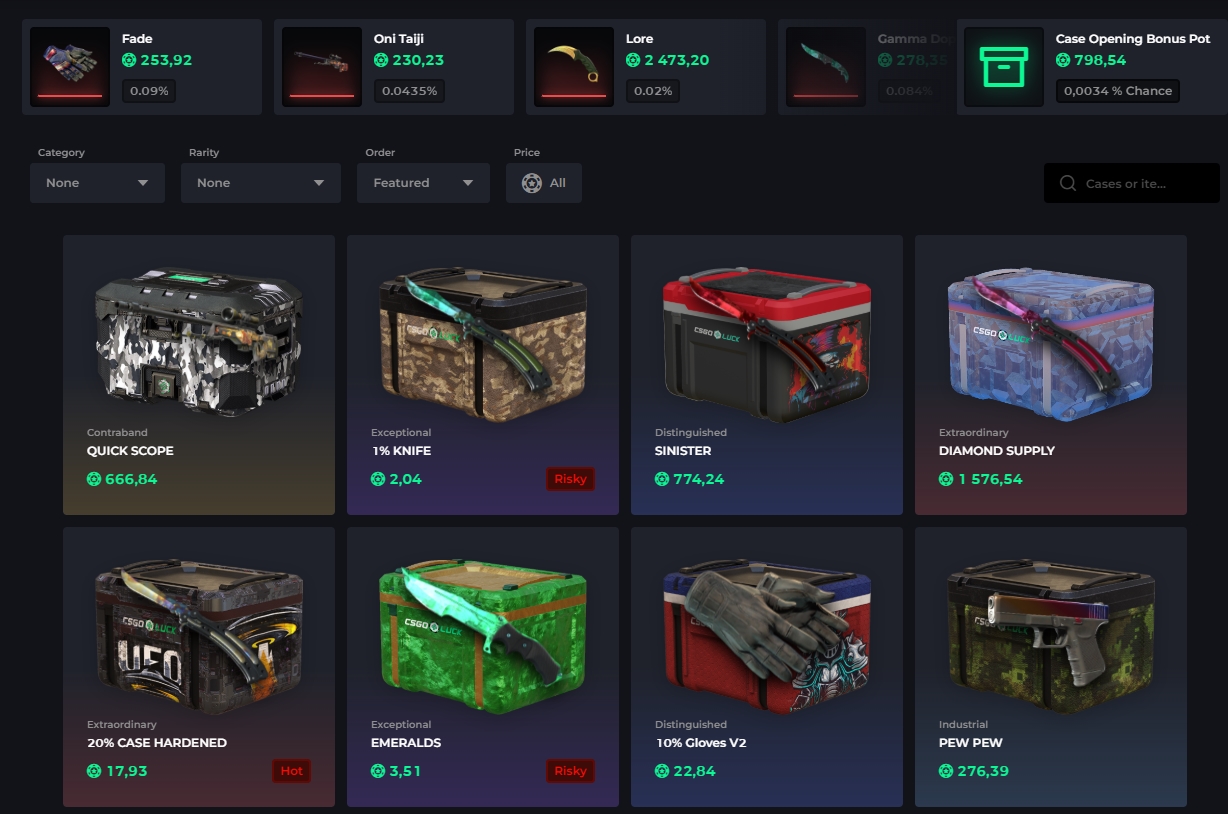This screenshot has height=814, width=1228.
Task: Click the Price All filter button
Action: pyautogui.click(x=544, y=183)
